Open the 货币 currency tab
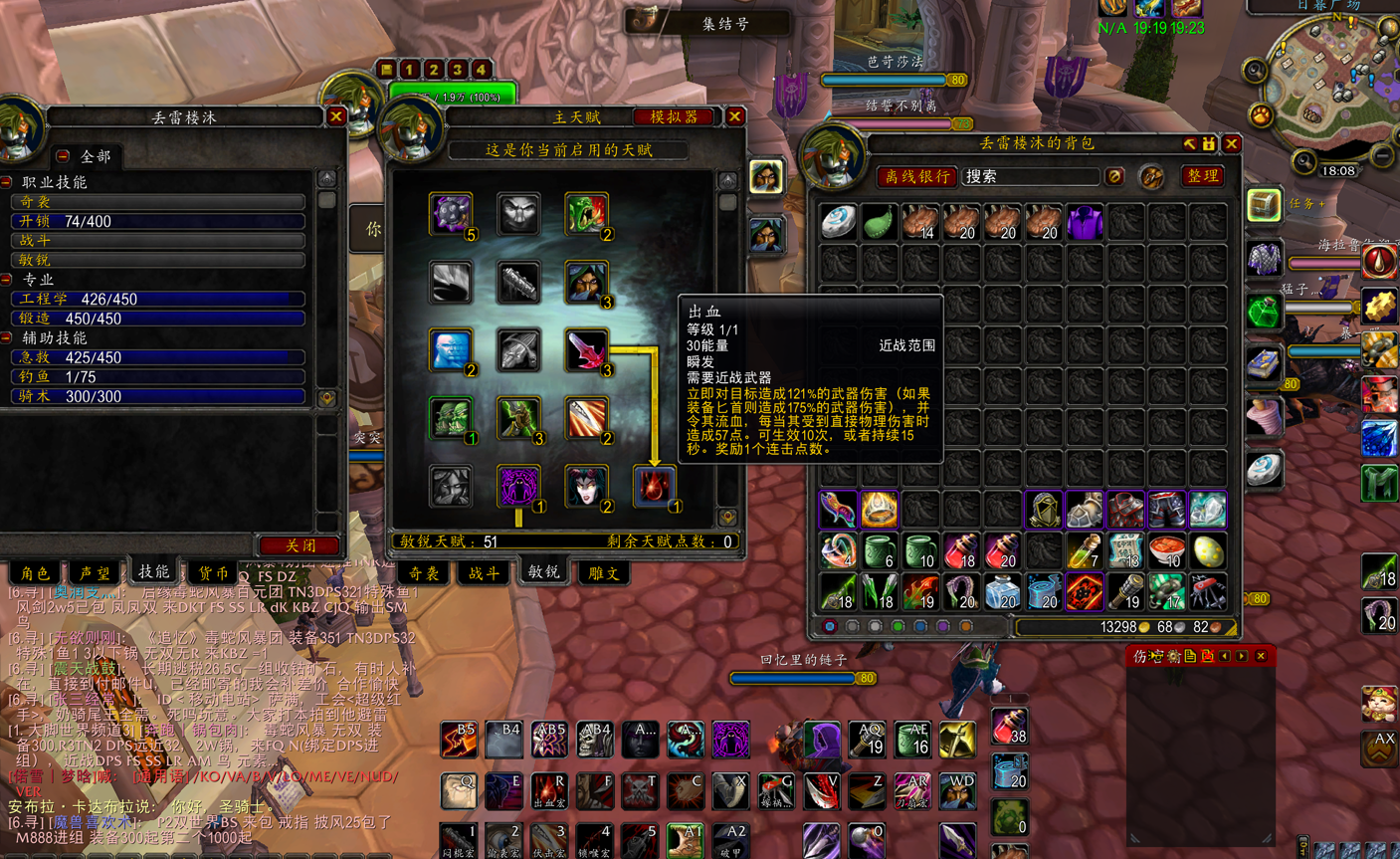Viewport: 1400px width, 859px height. click(x=212, y=573)
